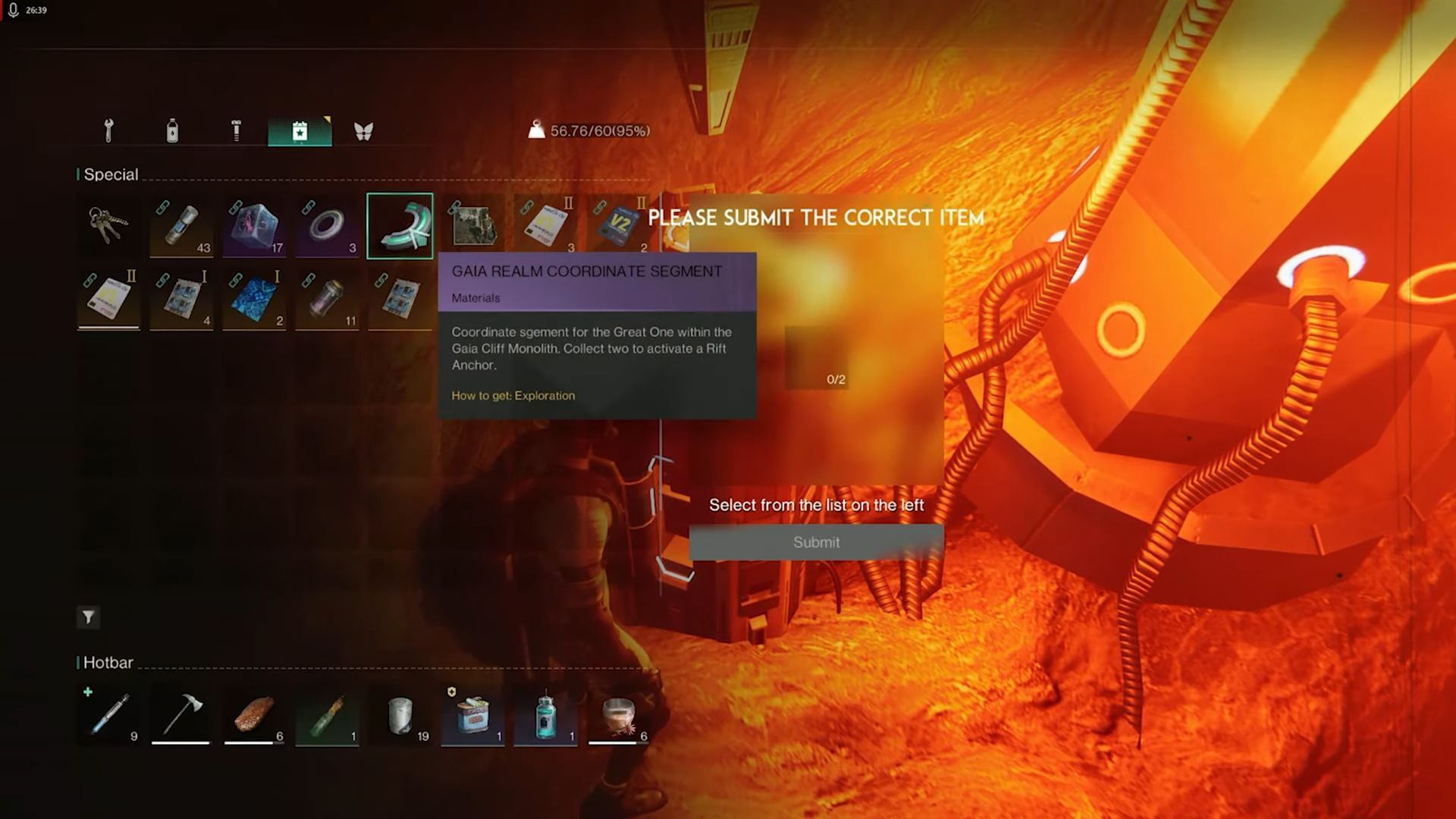Select the key ring item
The image size is (1456, 819).
pos(108,225)
